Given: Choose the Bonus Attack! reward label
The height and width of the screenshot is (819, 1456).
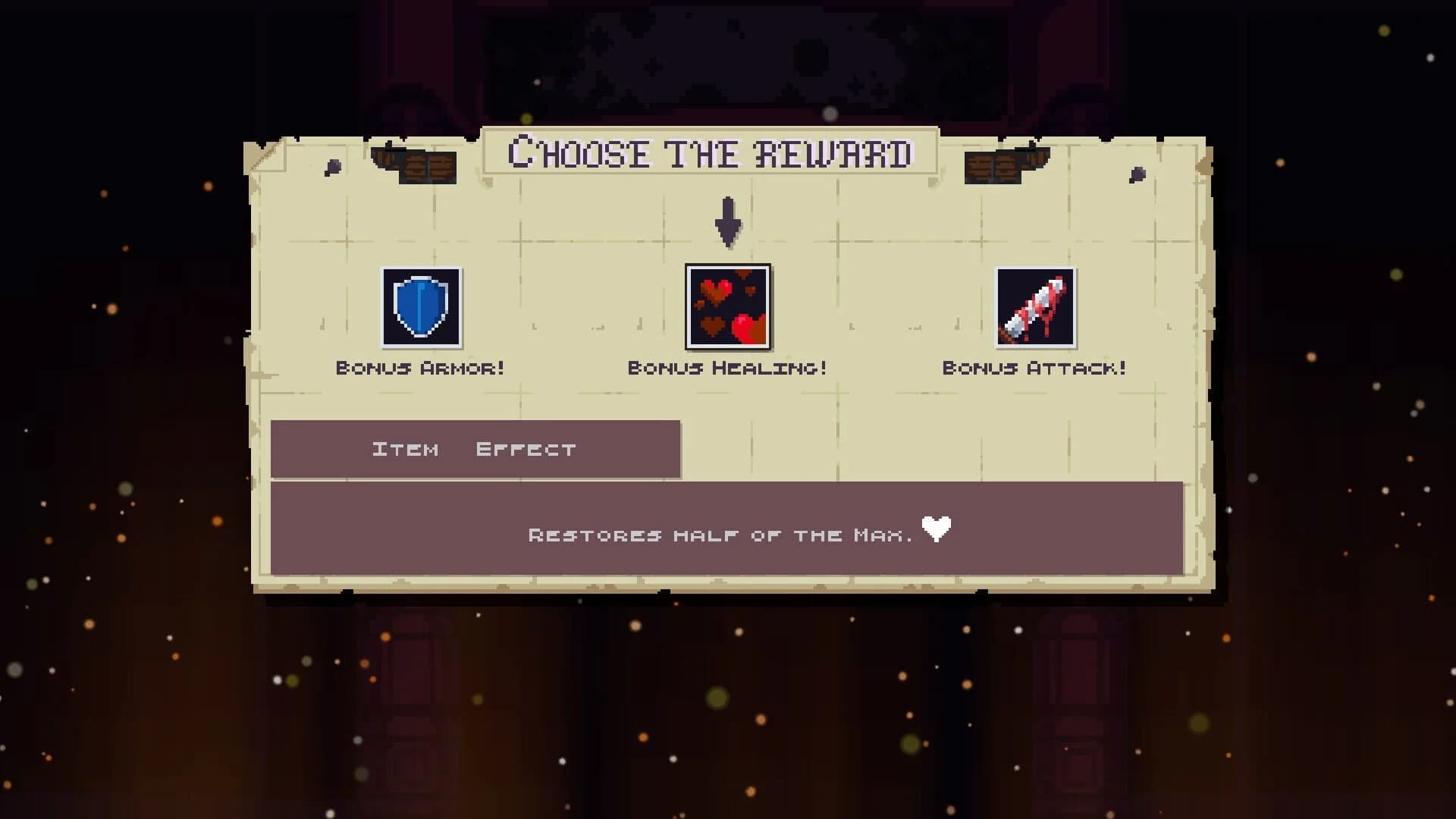Looking at the screenshot, I should pyautogui.click(x=1034, y=368).
